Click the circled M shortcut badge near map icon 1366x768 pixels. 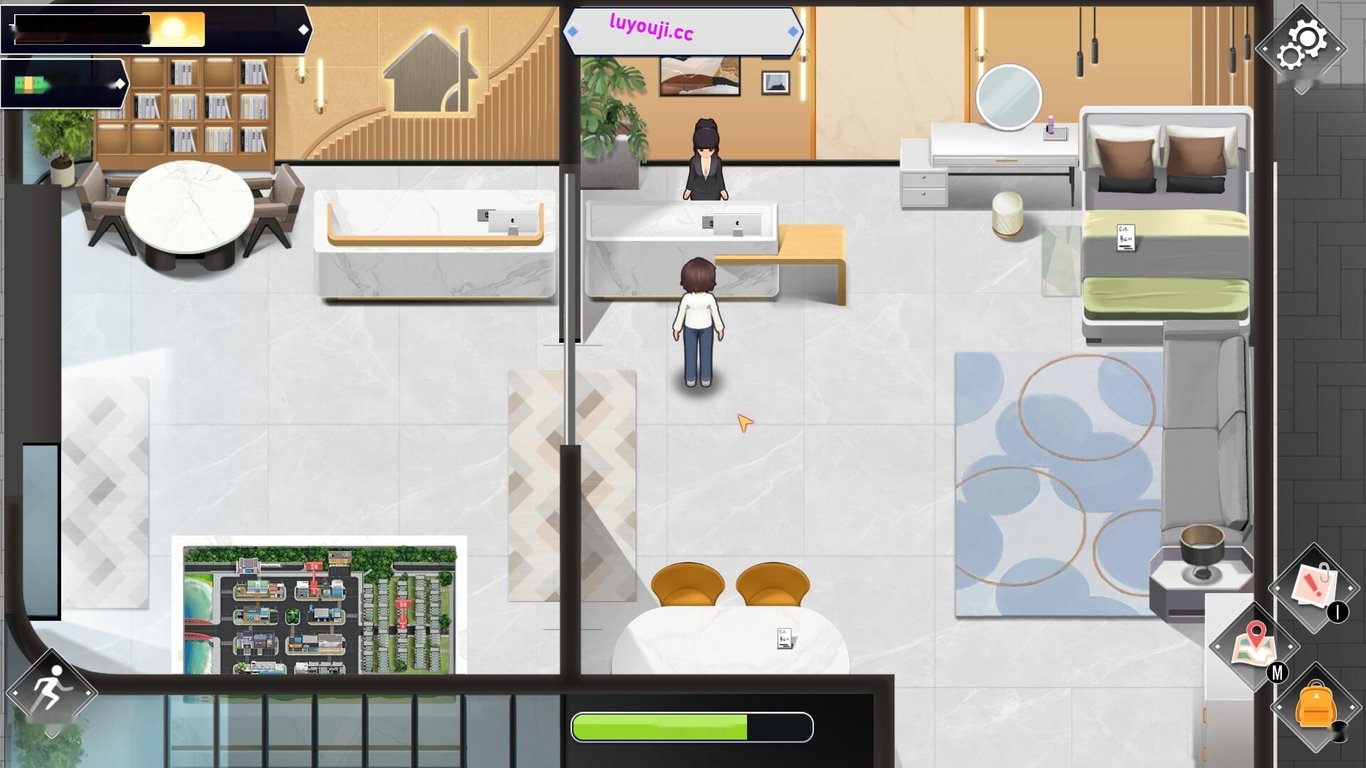click(1277, 673)
